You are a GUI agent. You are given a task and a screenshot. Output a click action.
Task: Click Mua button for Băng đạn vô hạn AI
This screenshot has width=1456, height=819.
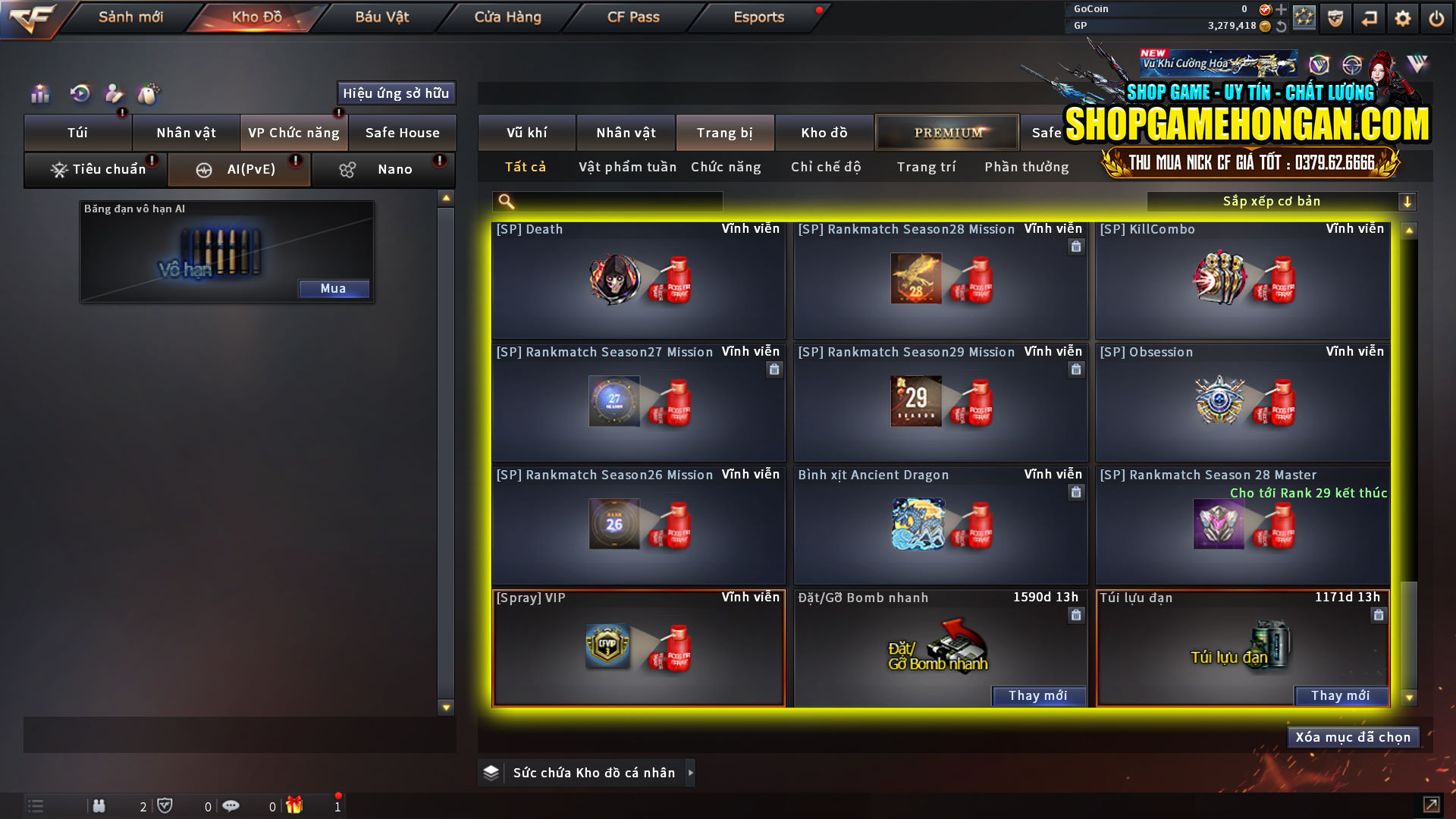tap(334, 288)
